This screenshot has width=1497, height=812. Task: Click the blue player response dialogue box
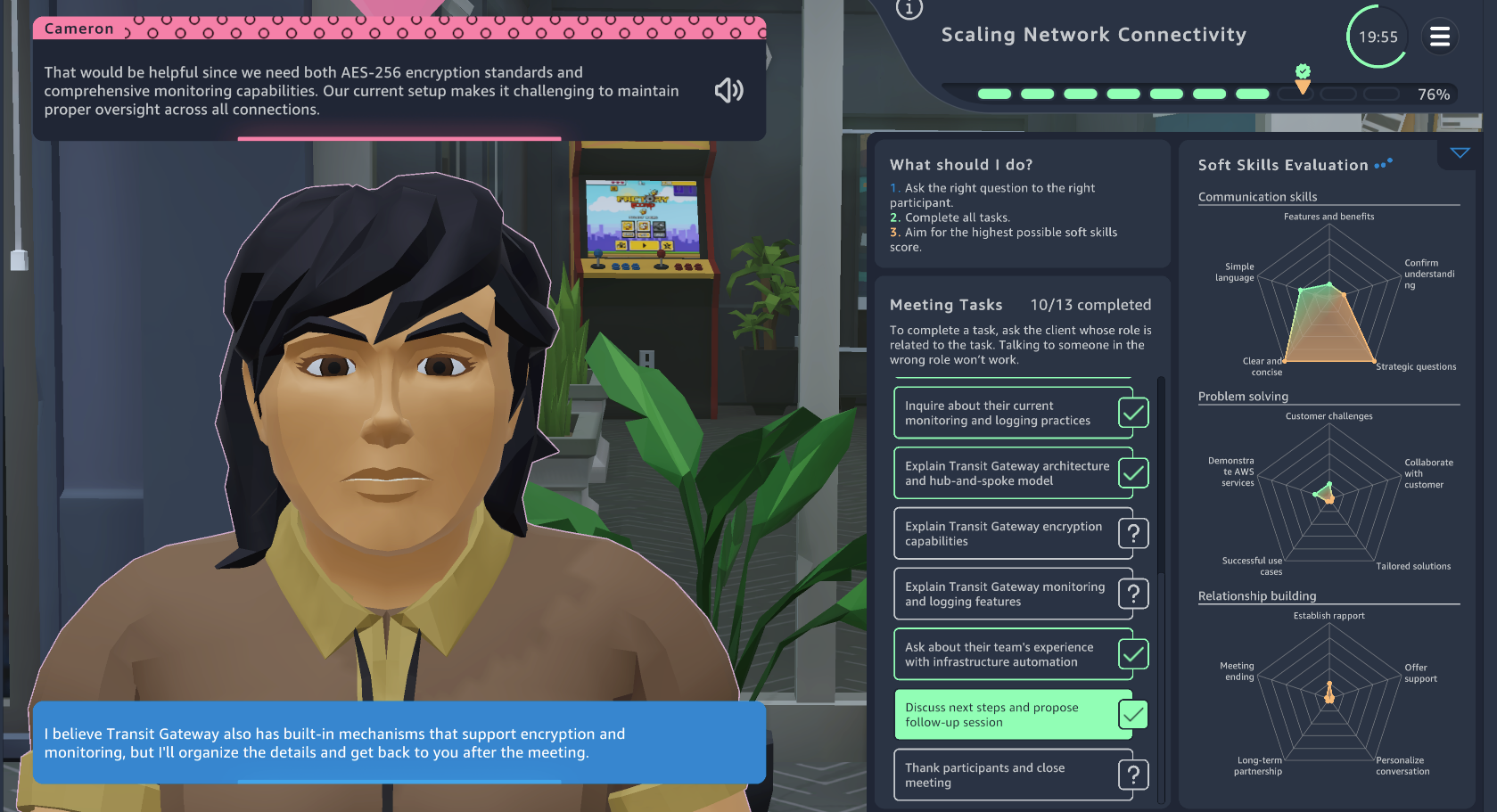coord(399,742)
